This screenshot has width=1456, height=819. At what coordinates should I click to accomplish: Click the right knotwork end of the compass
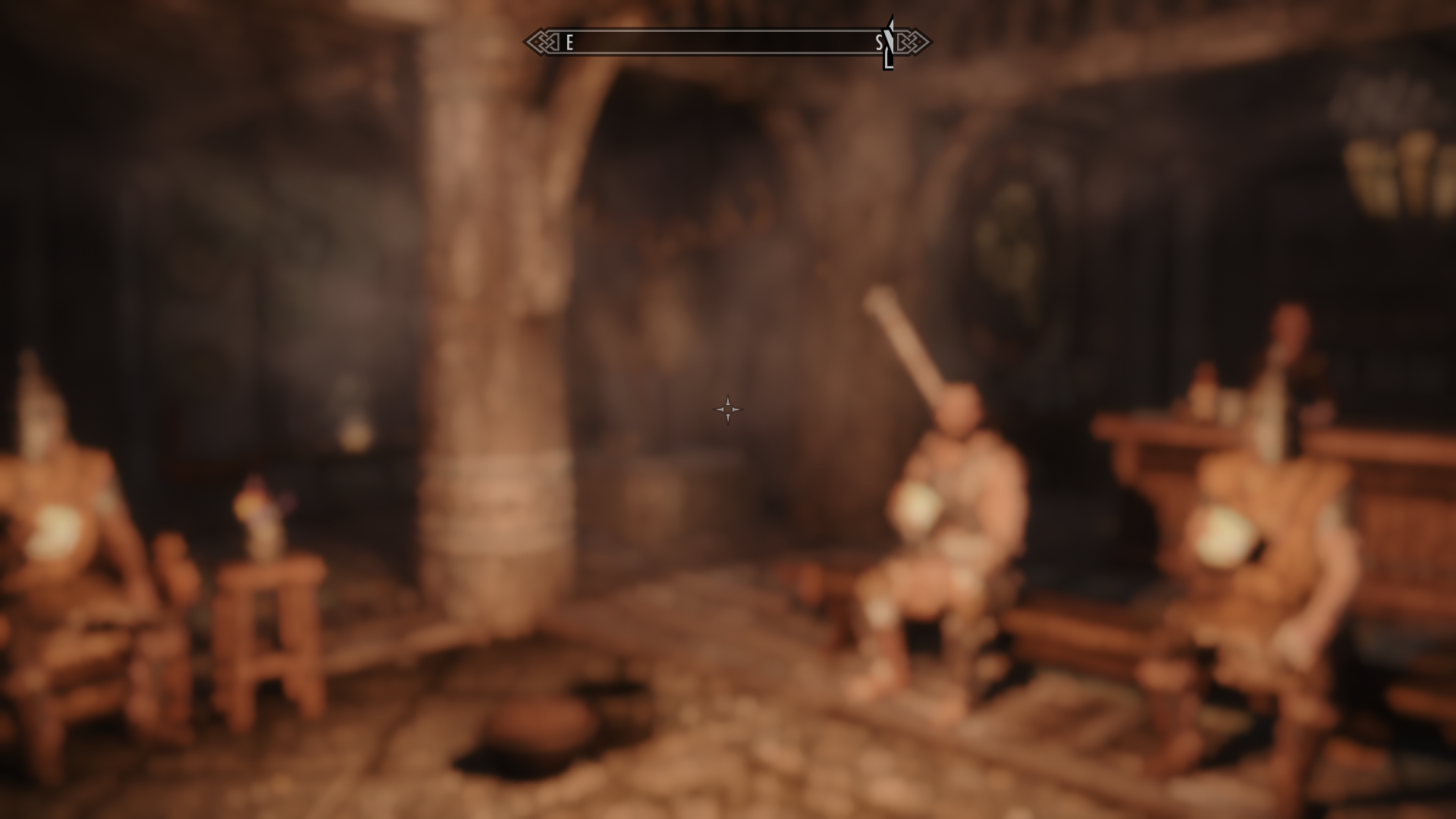914,43
